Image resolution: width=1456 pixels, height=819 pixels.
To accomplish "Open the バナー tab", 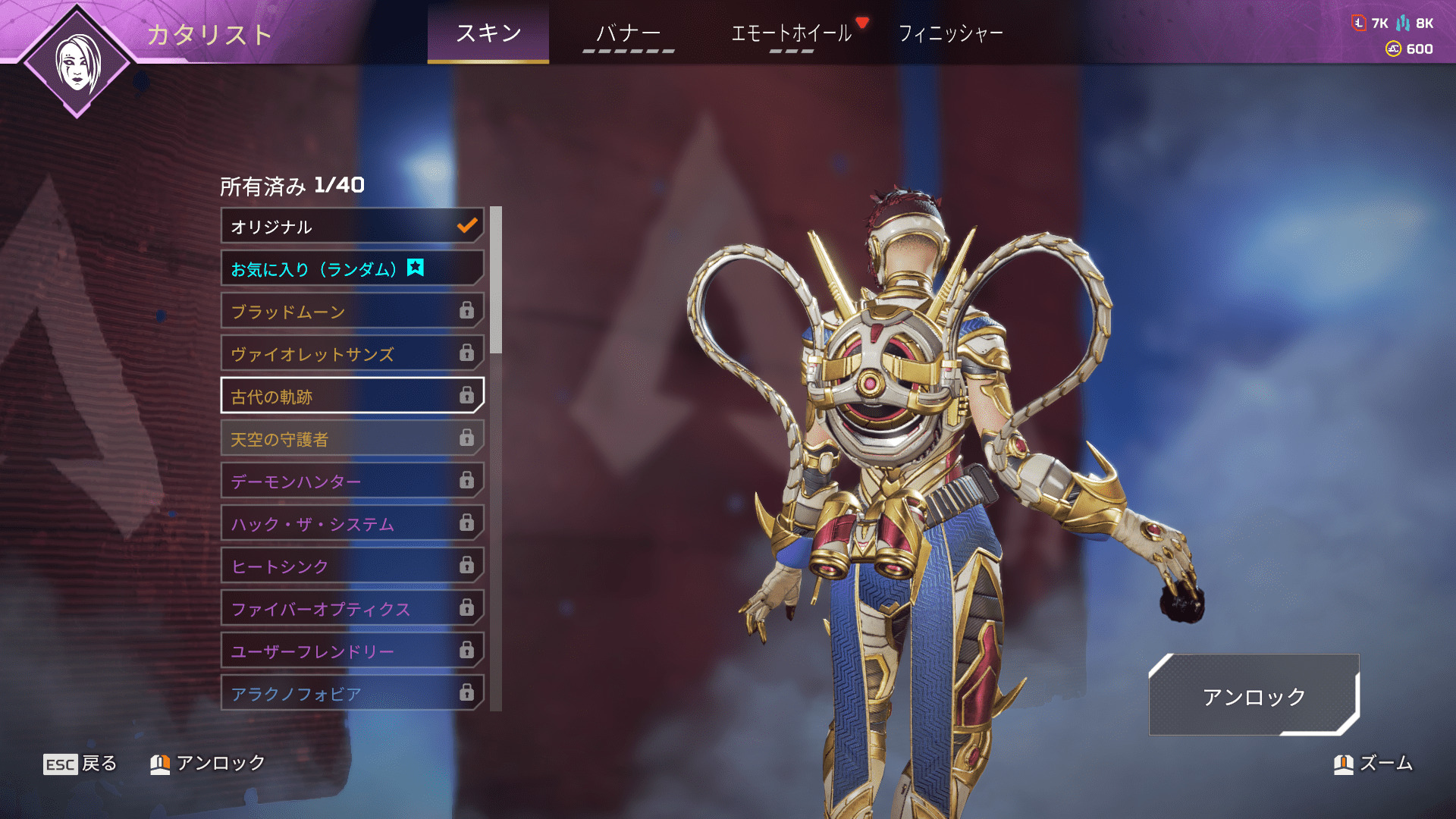I will click(628, 33).
